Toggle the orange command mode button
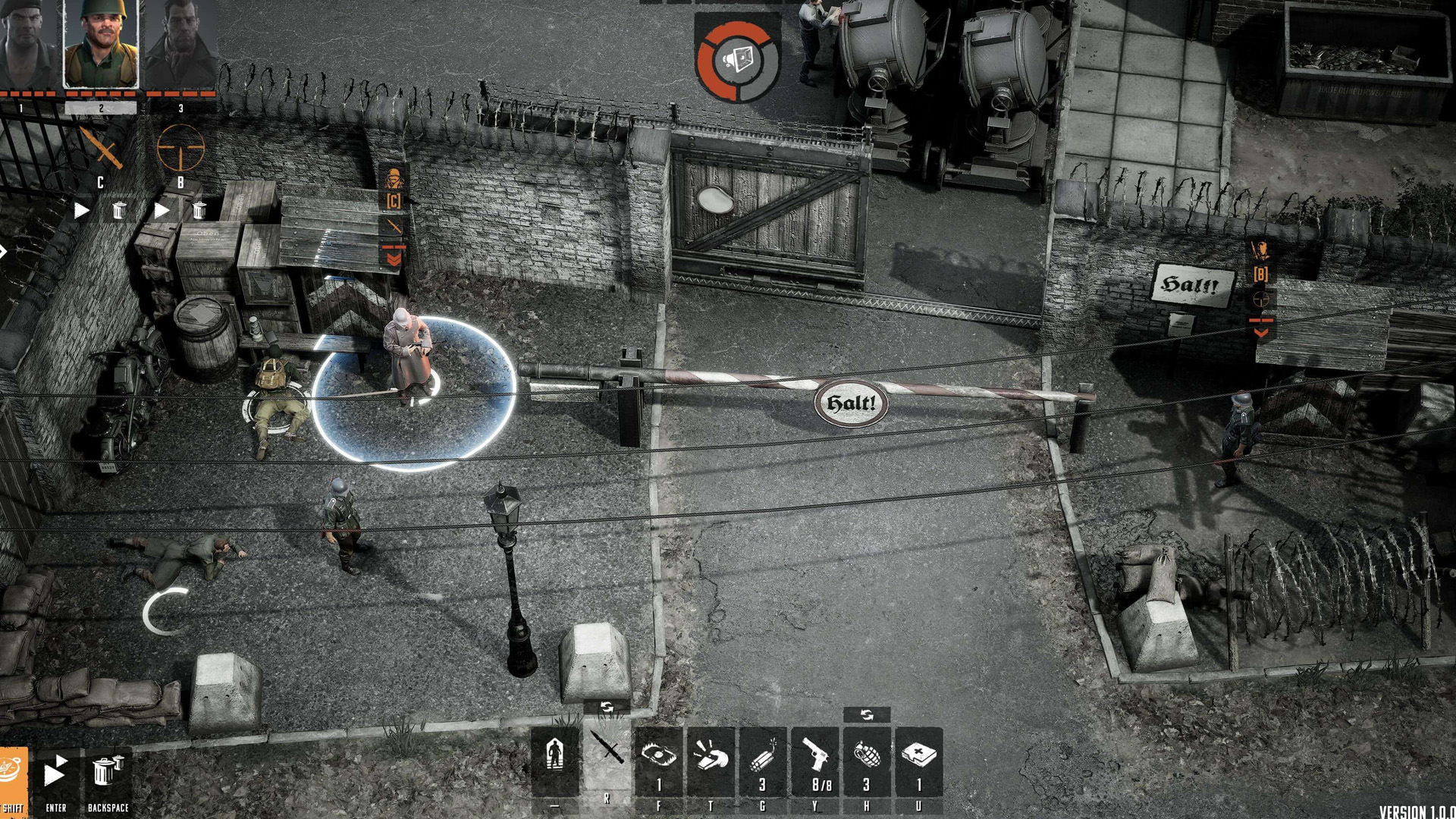Screen dimensions: 1456x819 pyautogui.click(x=13, y=773)
